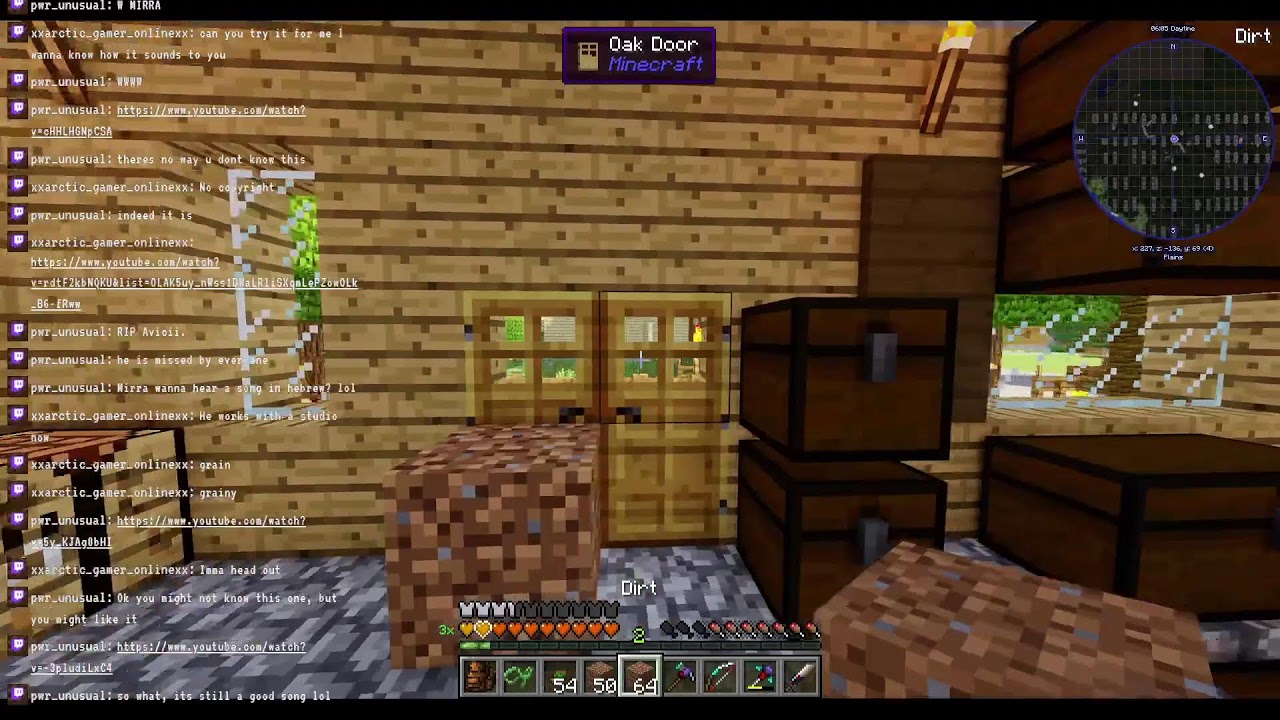Select the enchanted pickaxe in the hotbar
This screenshot has width=1280, height=720.
[x=680, y=678]
